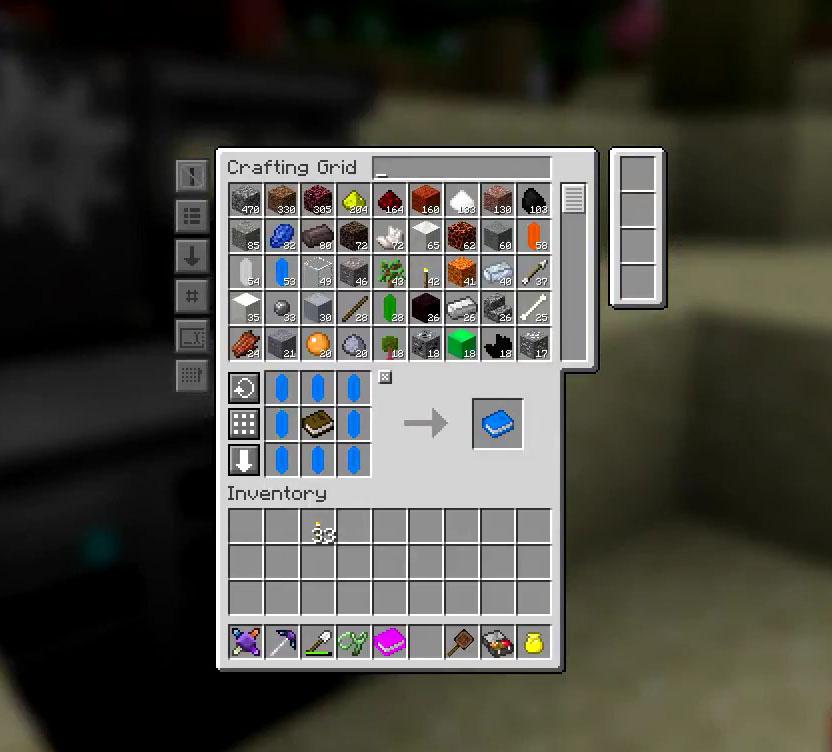
Task: Pick the cobblestone stack of 470
Action: click(246, 201)
